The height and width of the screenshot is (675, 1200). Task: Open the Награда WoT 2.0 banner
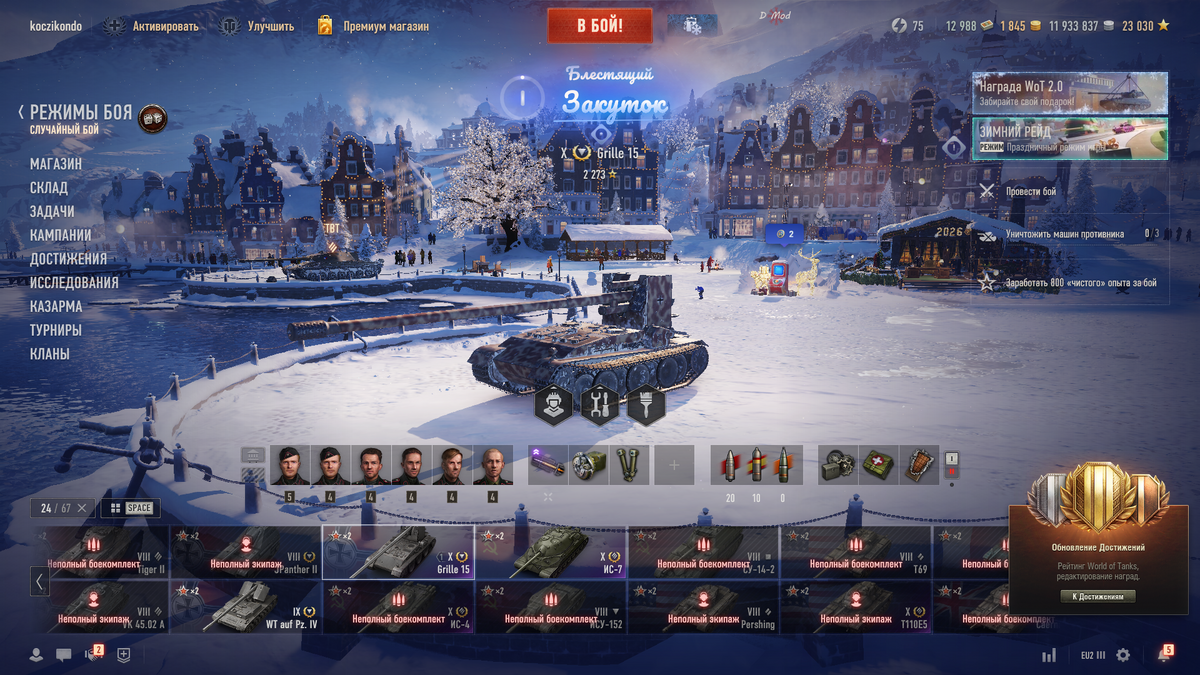(1069, 93)
